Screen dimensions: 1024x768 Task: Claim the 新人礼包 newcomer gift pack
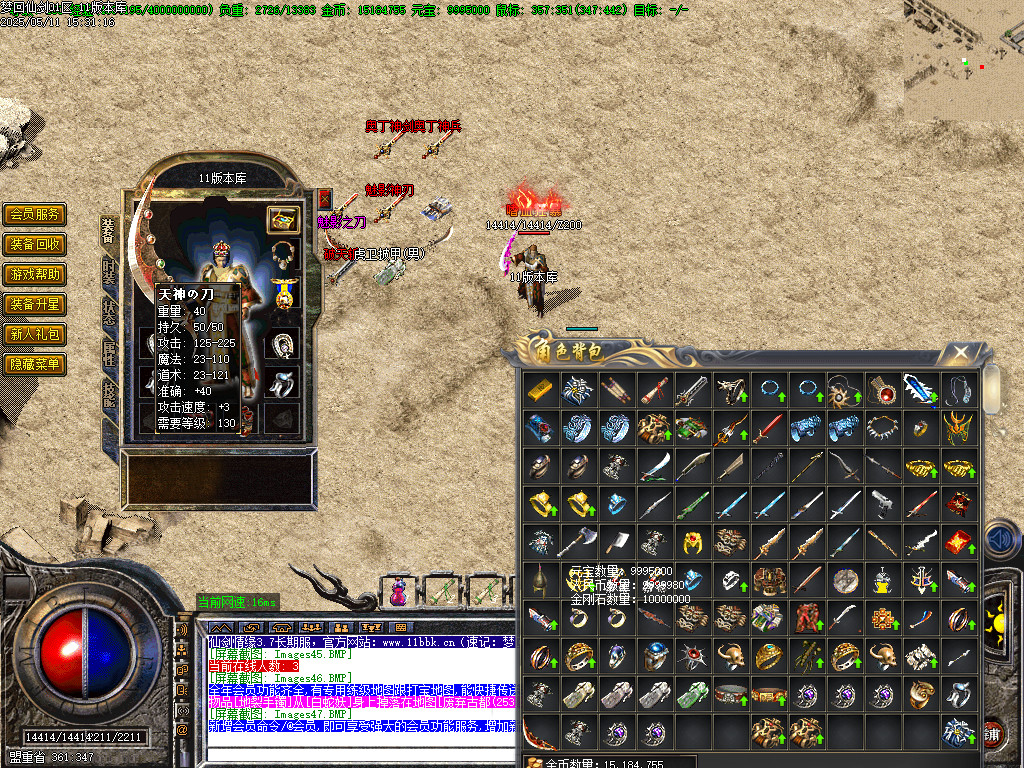tap(35, 334)
